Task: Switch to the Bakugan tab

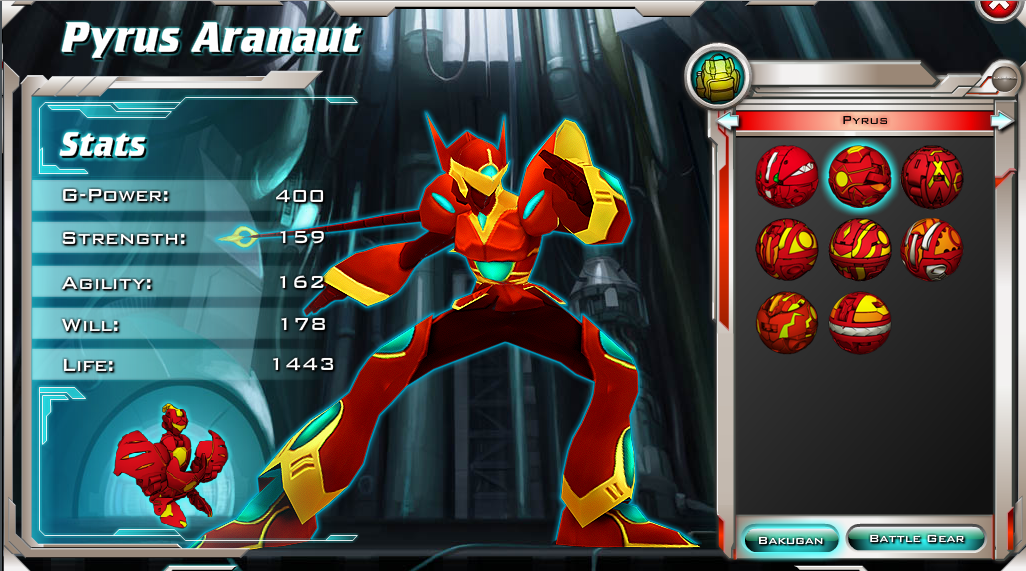Action: point(790,540)
